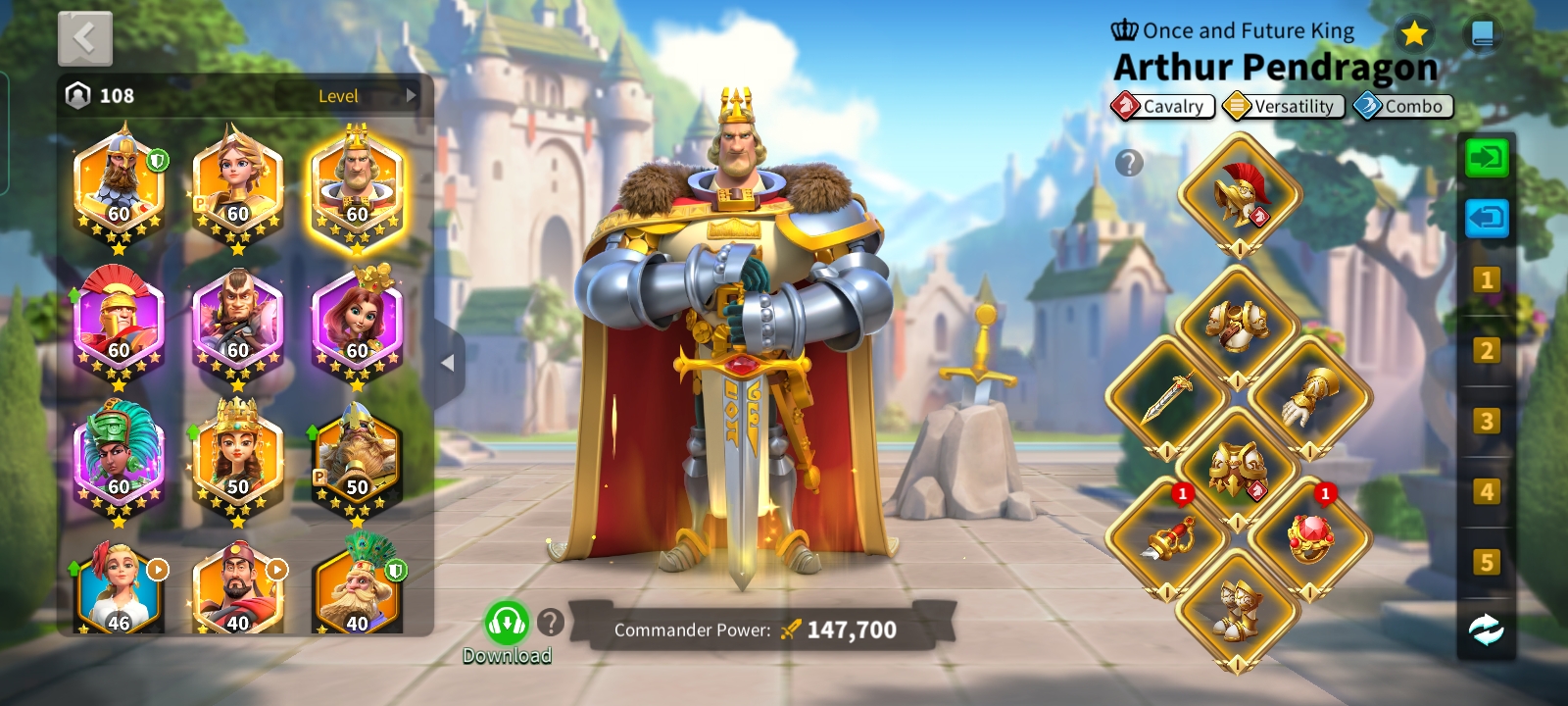Open the sword weapon equipment slot
Viewport: 1568px width, 706px height.
click(1167, 397)
